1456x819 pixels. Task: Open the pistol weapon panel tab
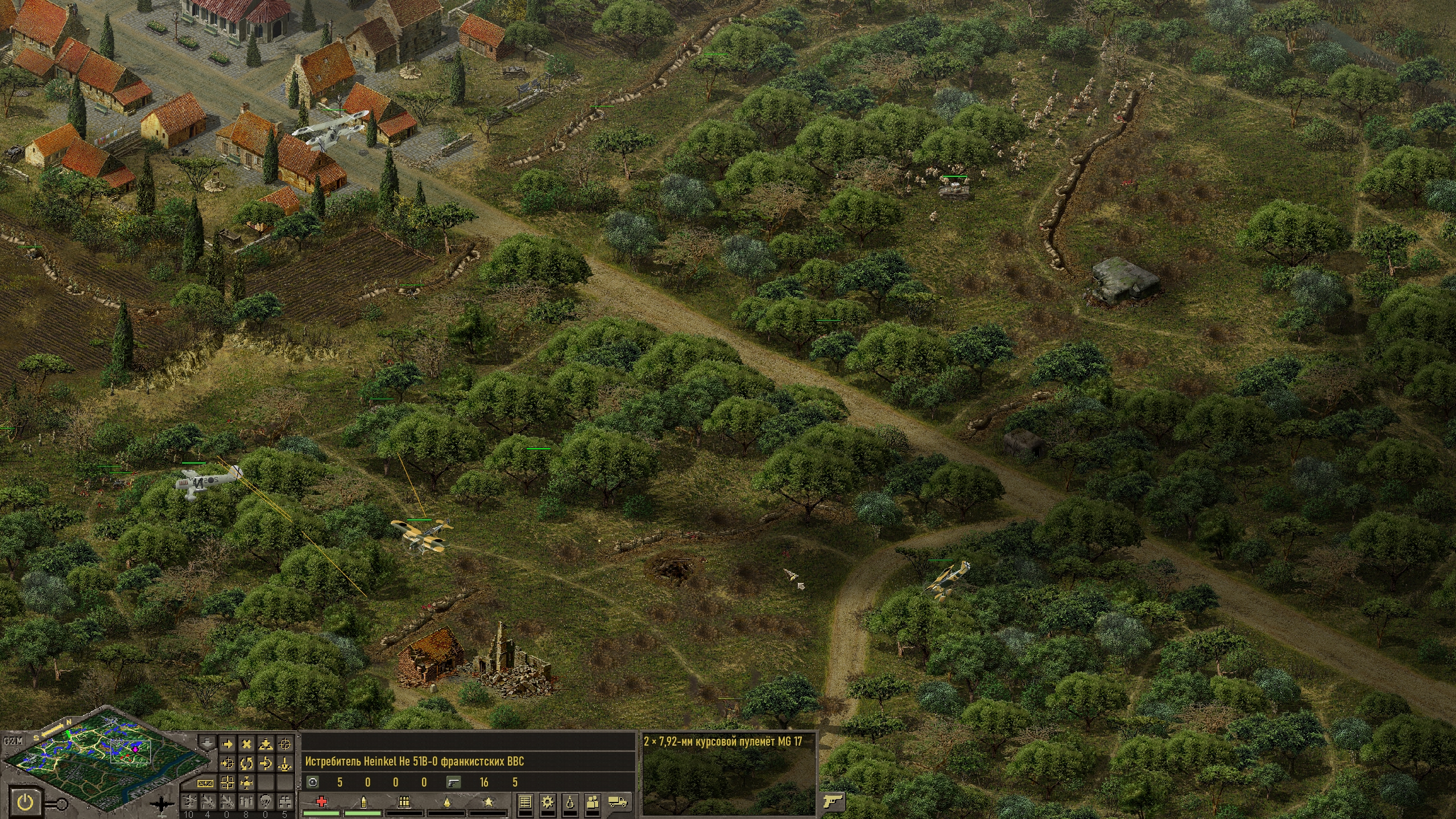click(832, 801)
